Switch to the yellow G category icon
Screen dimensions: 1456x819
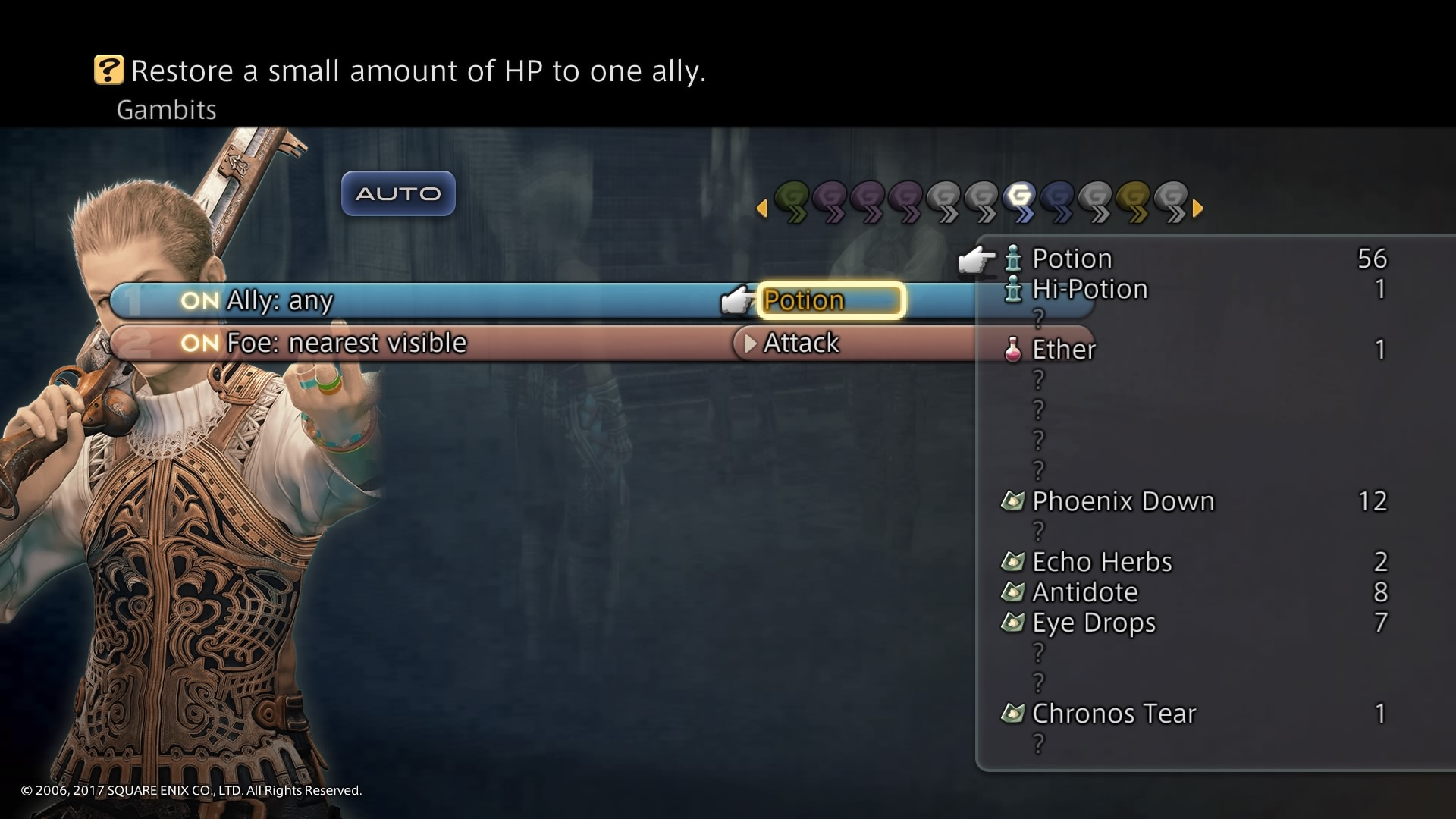(x=1134, y=202)
